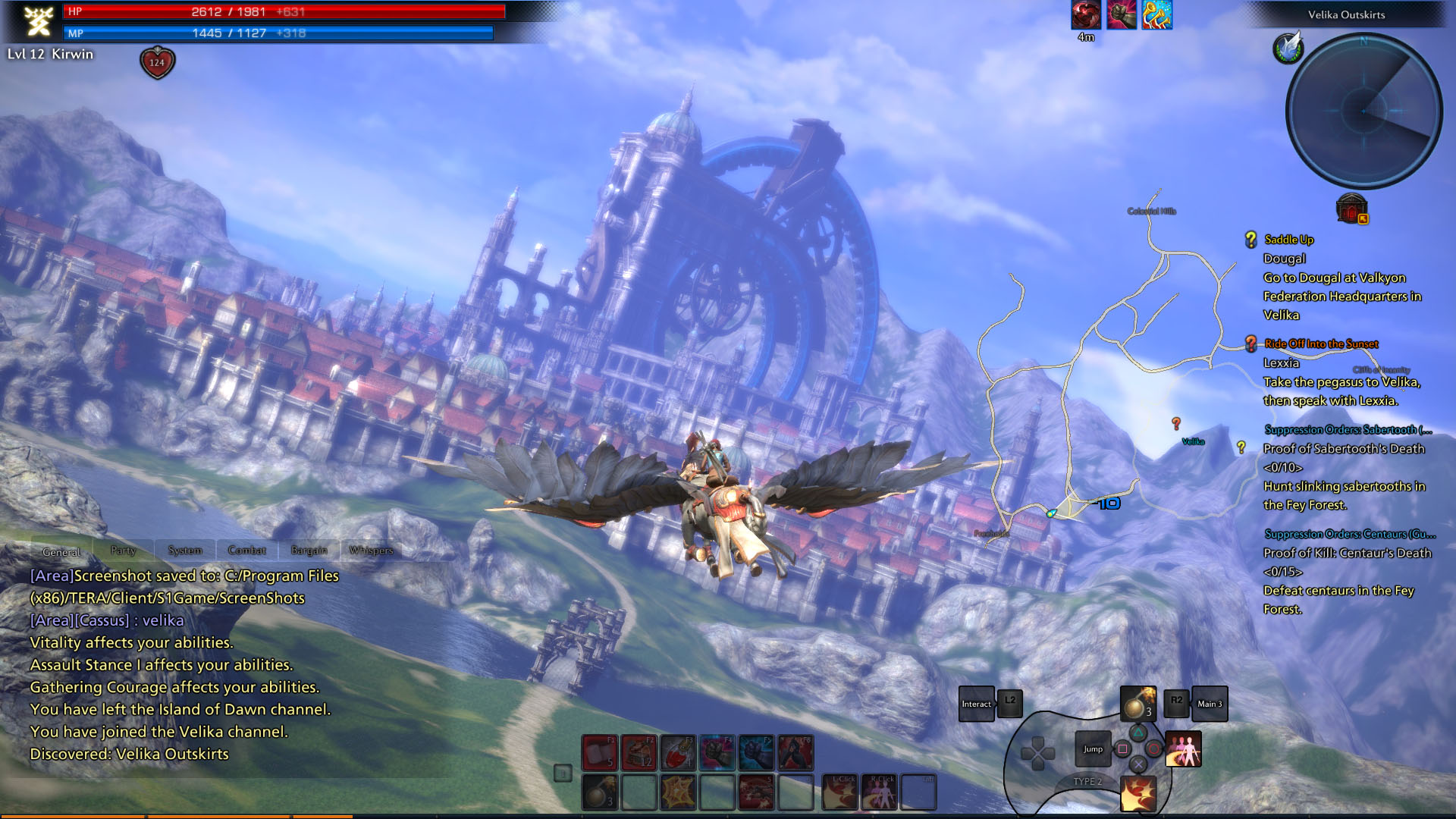
Task: Open the Party chat tab
Action: pyautogui.click(x=123, y=551)
